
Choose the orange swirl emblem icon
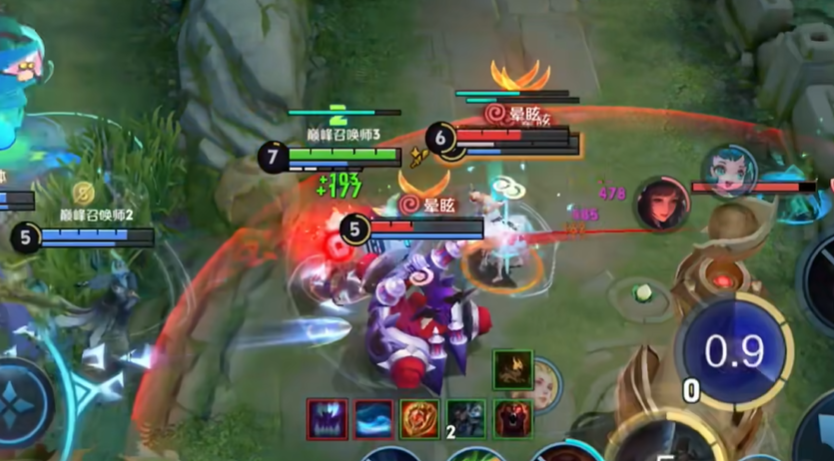[x=419, y=419]
